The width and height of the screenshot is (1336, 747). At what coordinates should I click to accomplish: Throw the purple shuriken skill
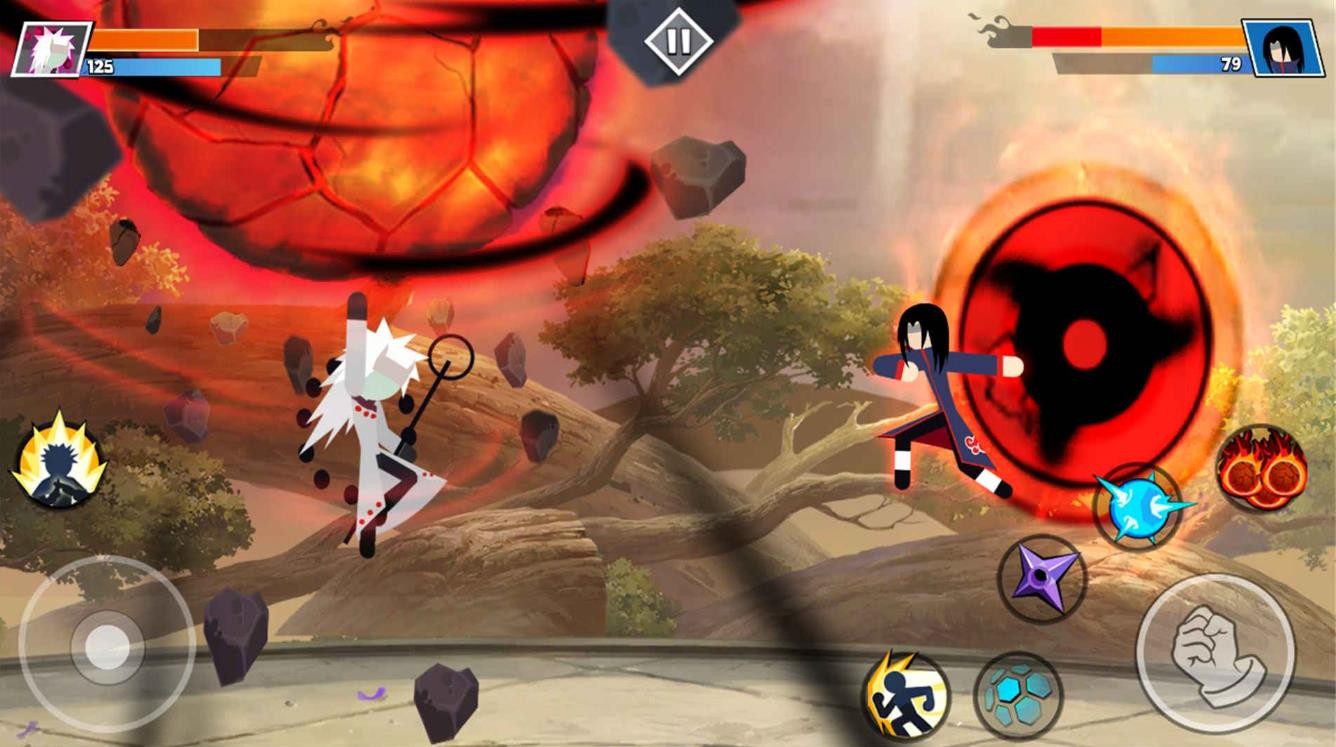[1042, 579]
